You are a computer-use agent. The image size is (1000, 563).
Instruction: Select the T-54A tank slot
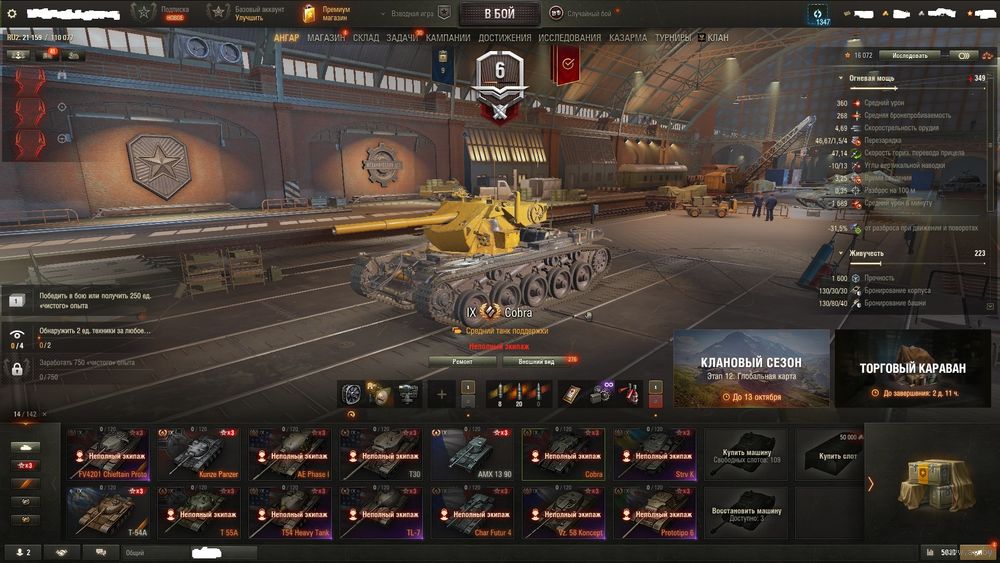pyautogui.click(x=108, y=512)
